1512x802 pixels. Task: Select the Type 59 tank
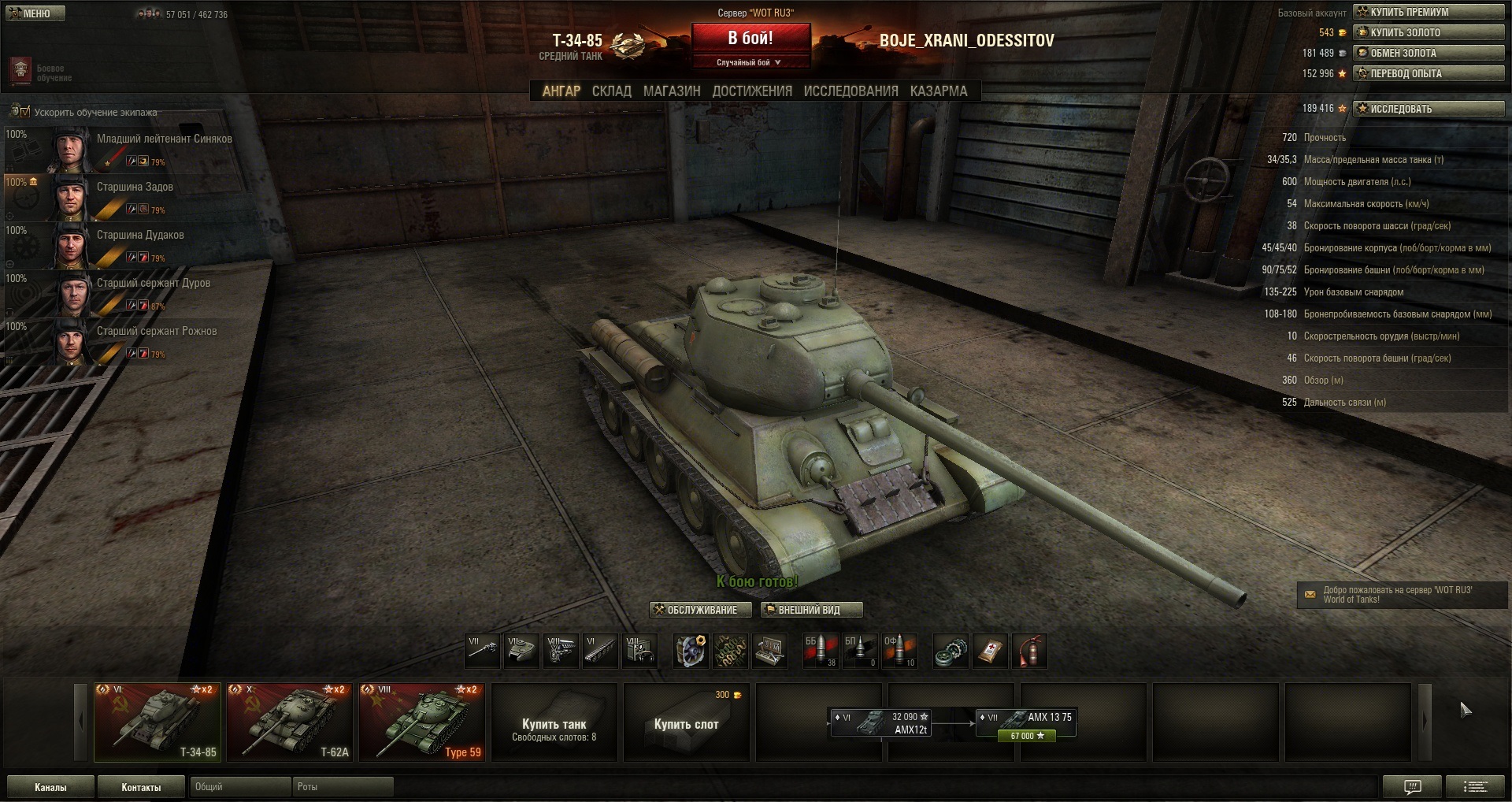(422, 722)
